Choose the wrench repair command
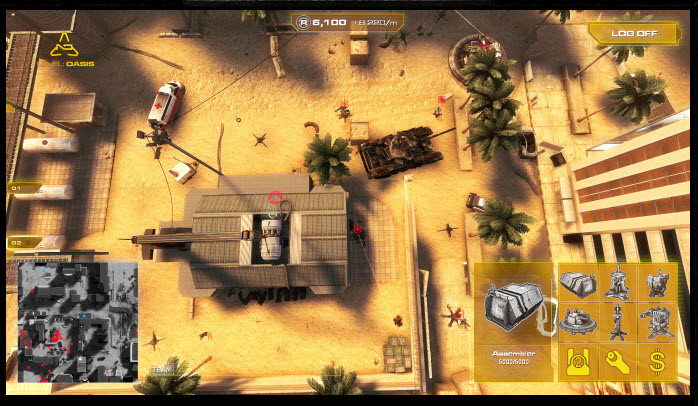The image size is (698, 406). coord(617,362)
